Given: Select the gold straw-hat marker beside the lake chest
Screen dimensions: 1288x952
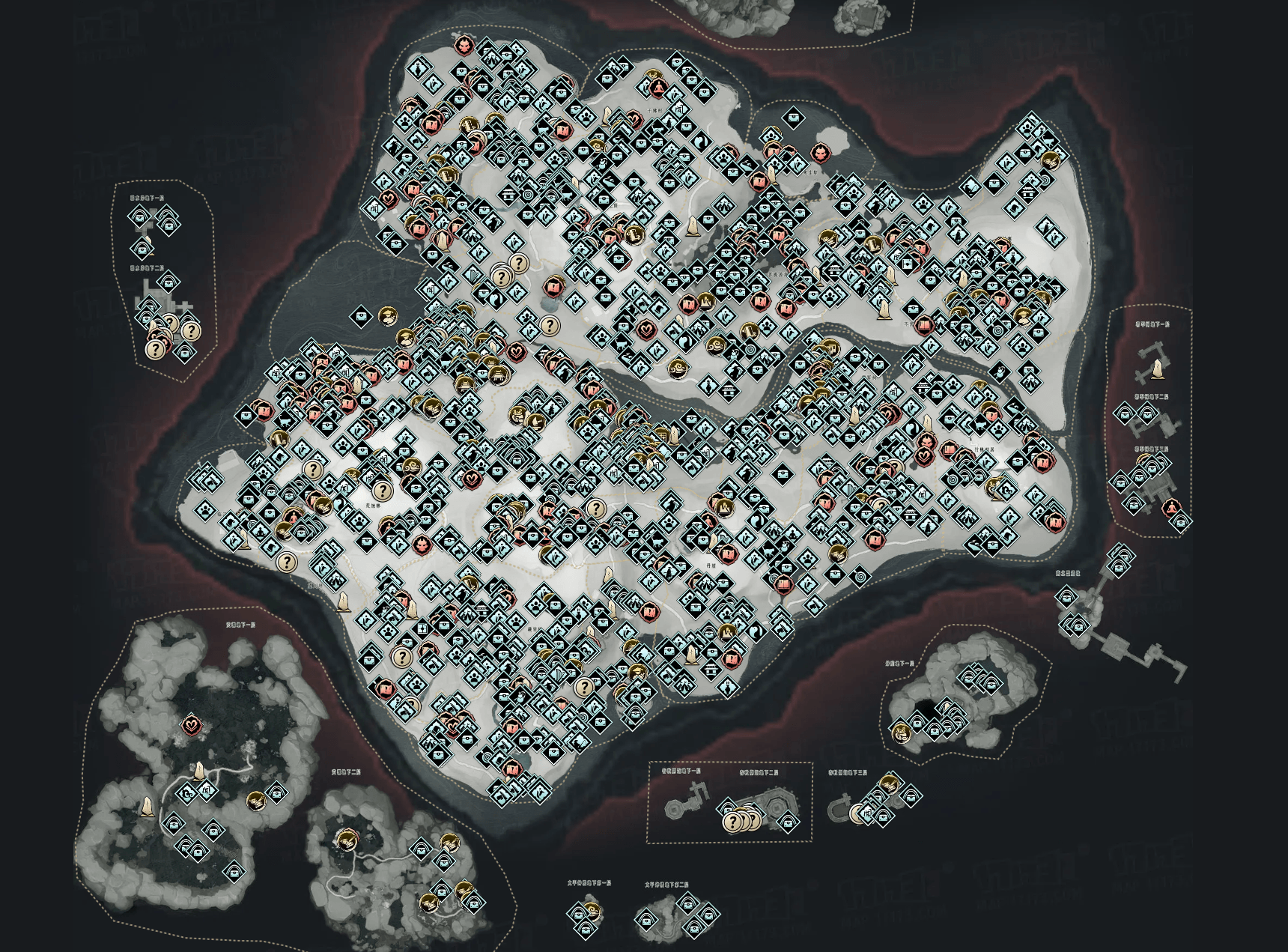Looking at the screenshot, I should (387, 317).
